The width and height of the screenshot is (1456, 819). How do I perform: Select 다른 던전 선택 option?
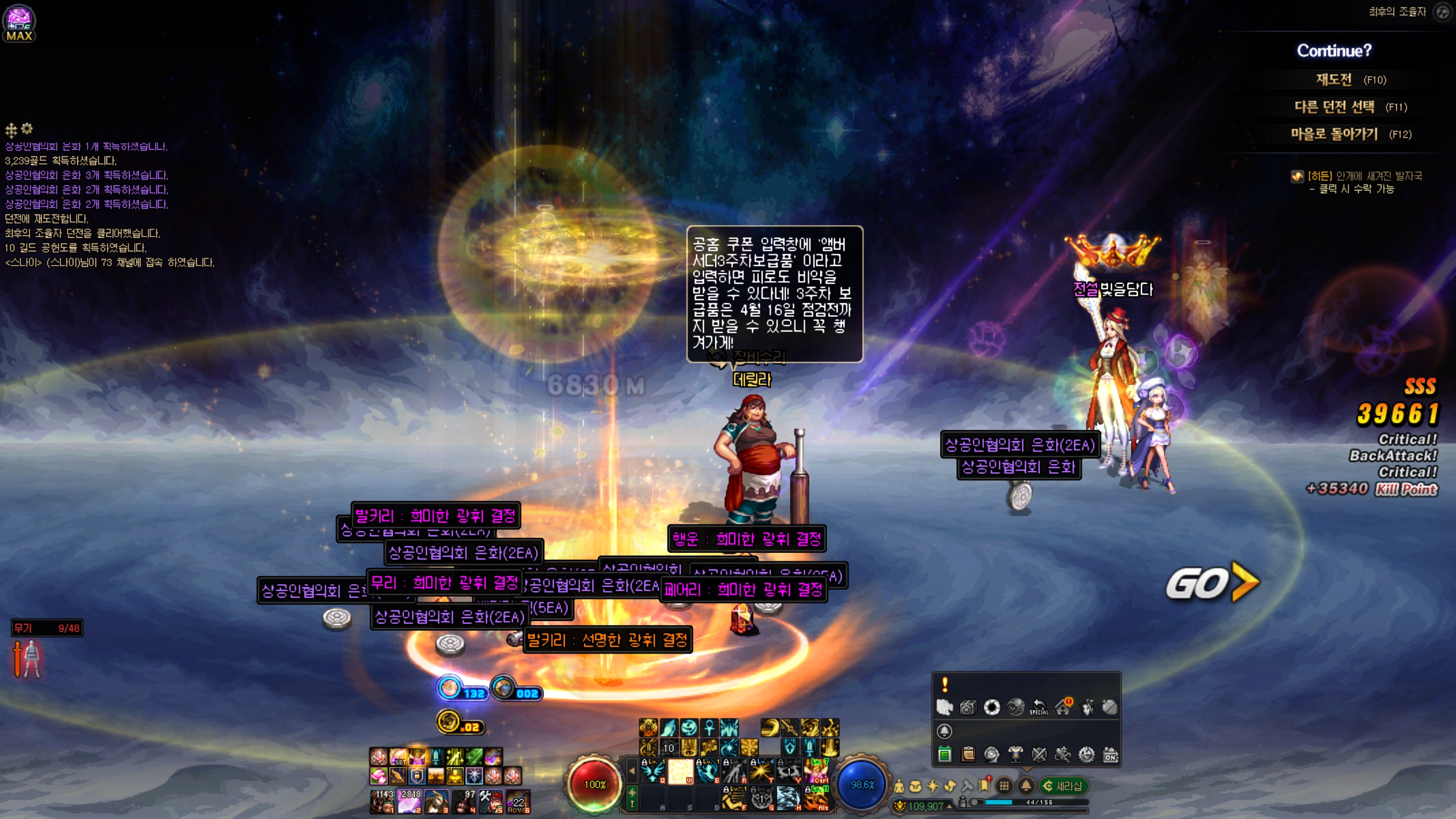1334,107
